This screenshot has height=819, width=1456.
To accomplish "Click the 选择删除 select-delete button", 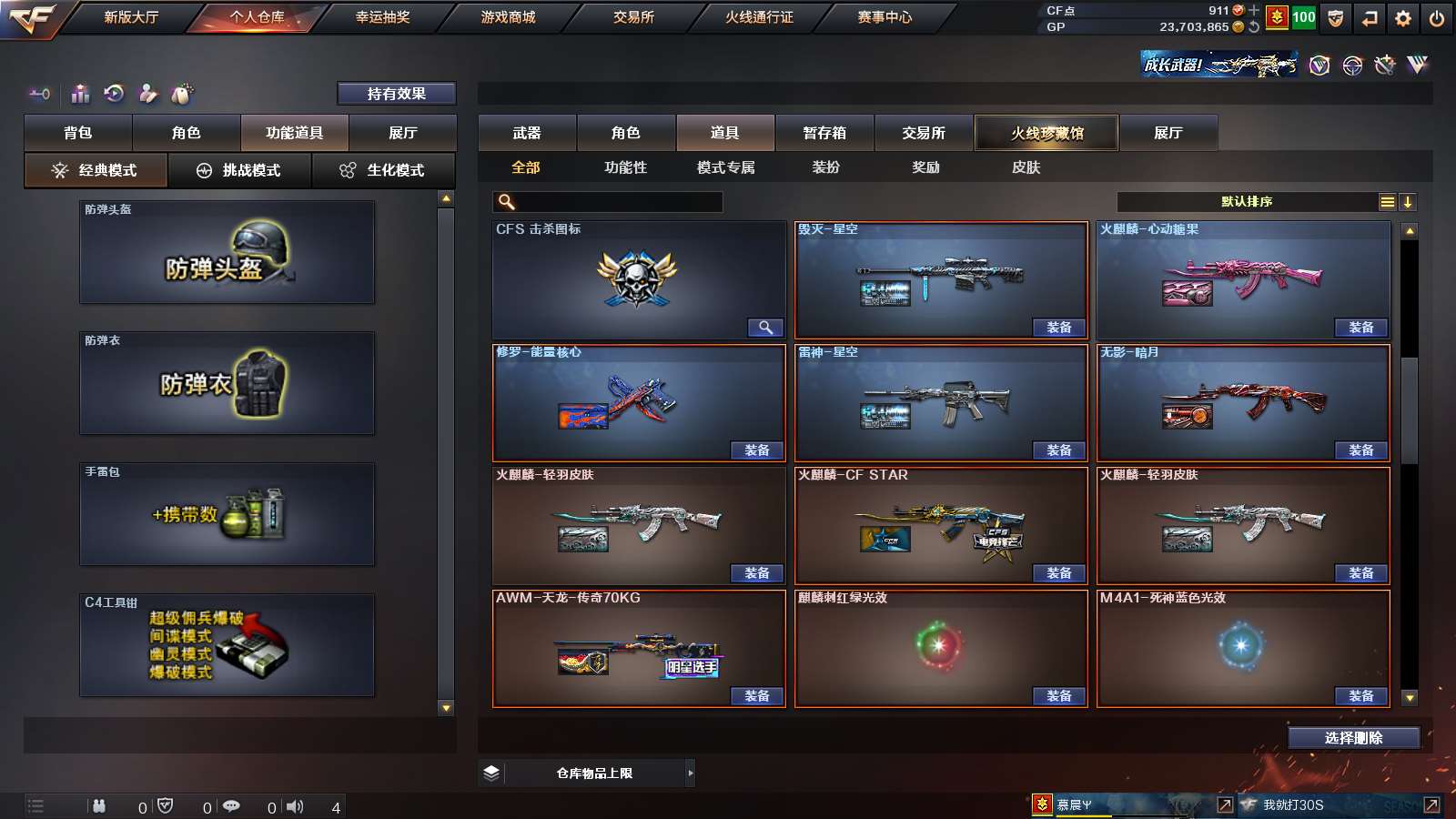I will tap(1353, 738).
